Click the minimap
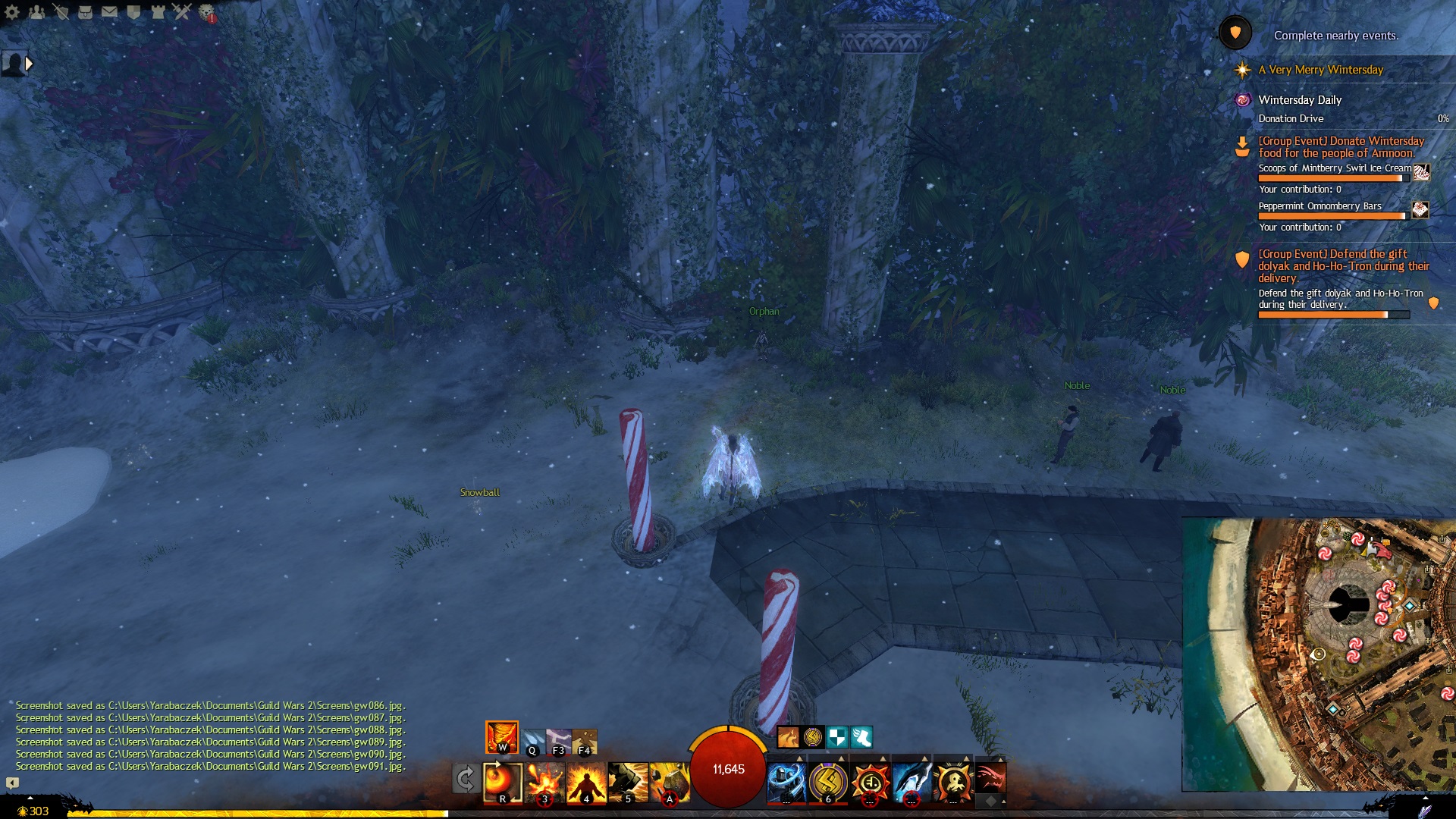This screenshot has height=819, width=1456. click(x=1318, y=654)
